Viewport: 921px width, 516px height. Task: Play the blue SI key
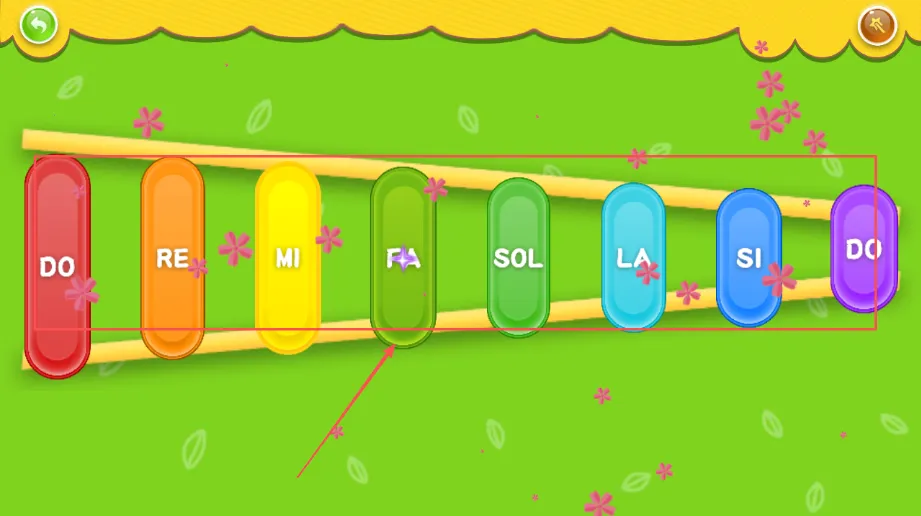pos(749,257)
